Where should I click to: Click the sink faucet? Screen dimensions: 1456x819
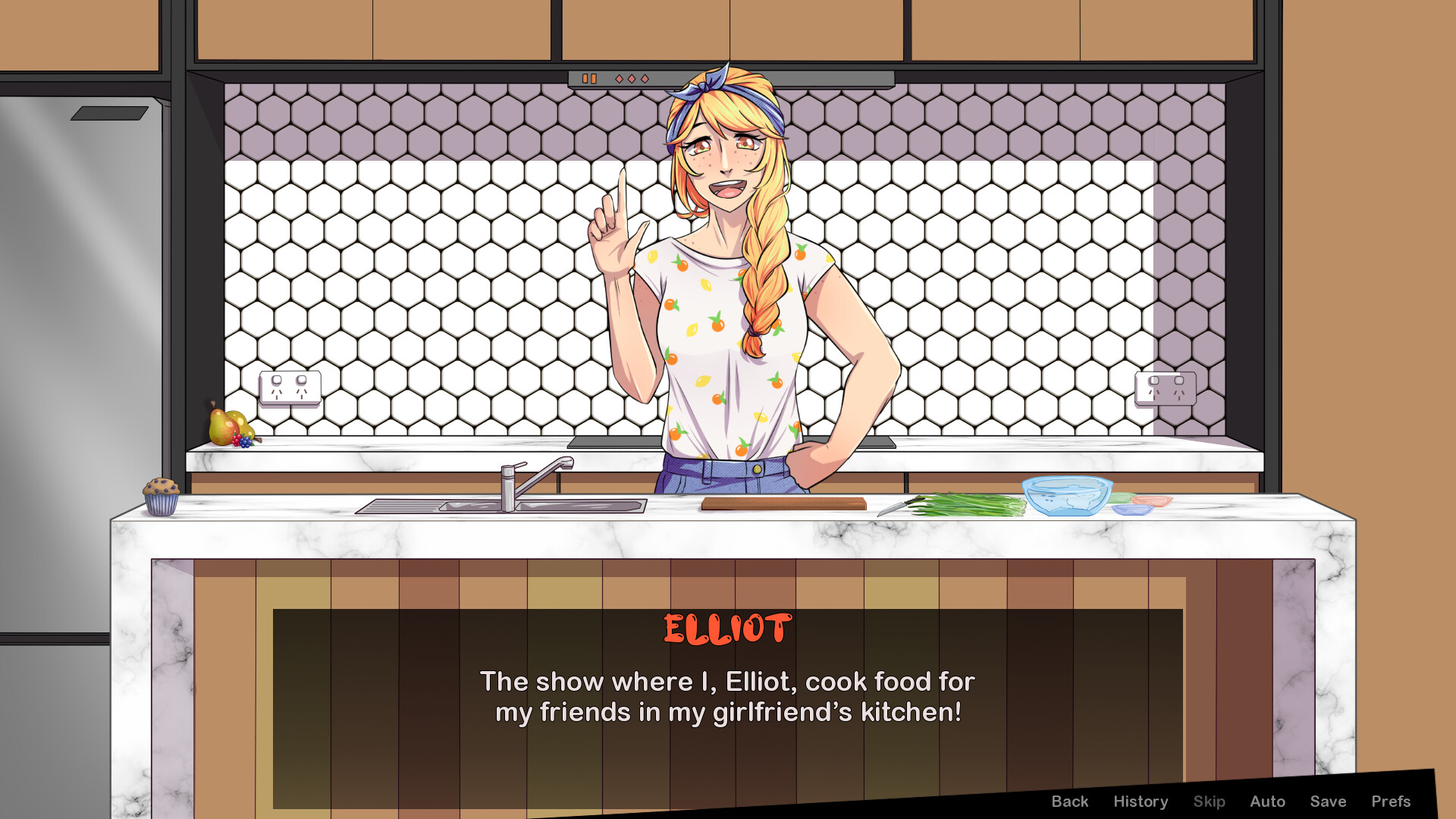531,474
